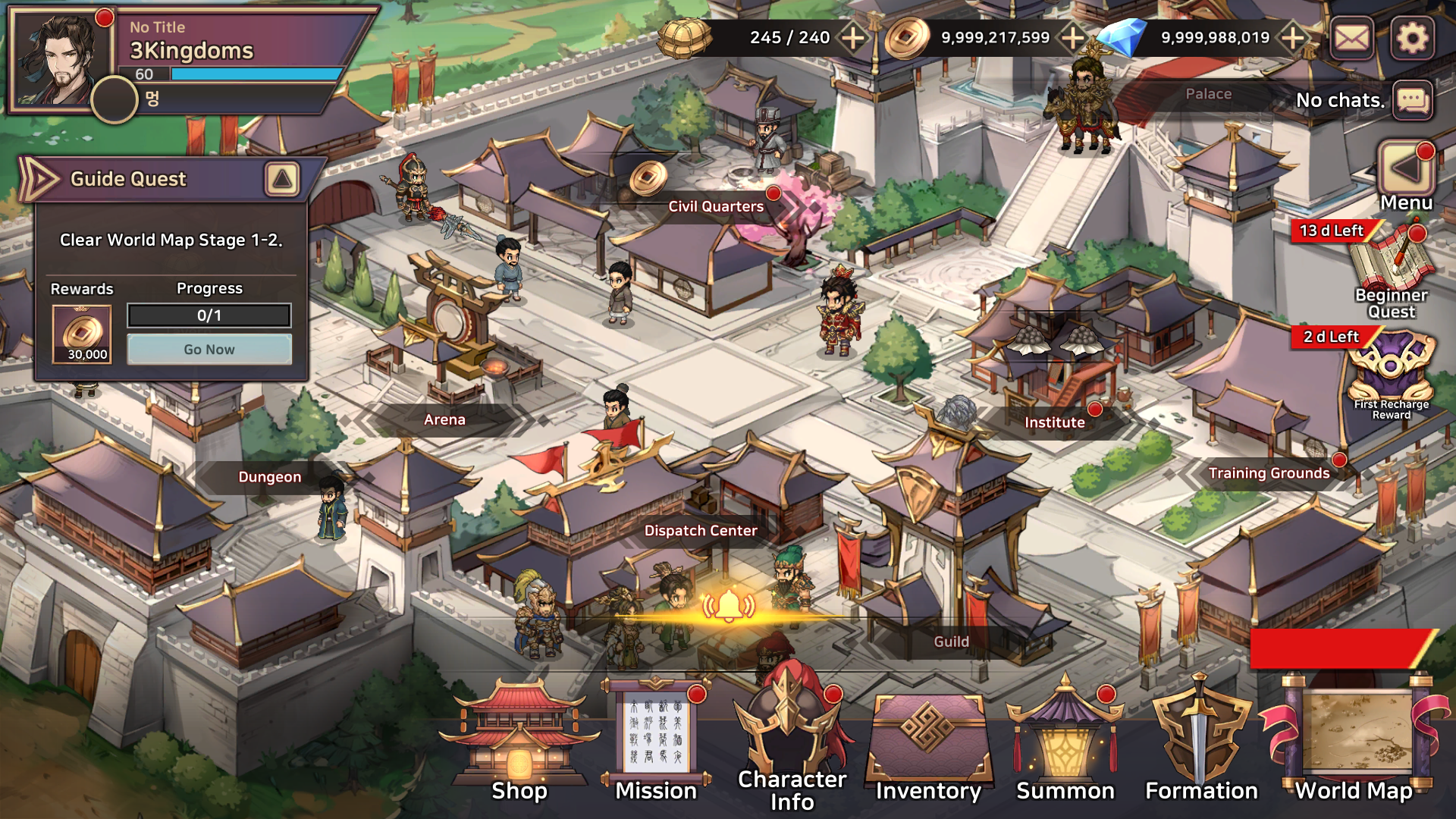Enter the Arena building label

tap(444, 419)
